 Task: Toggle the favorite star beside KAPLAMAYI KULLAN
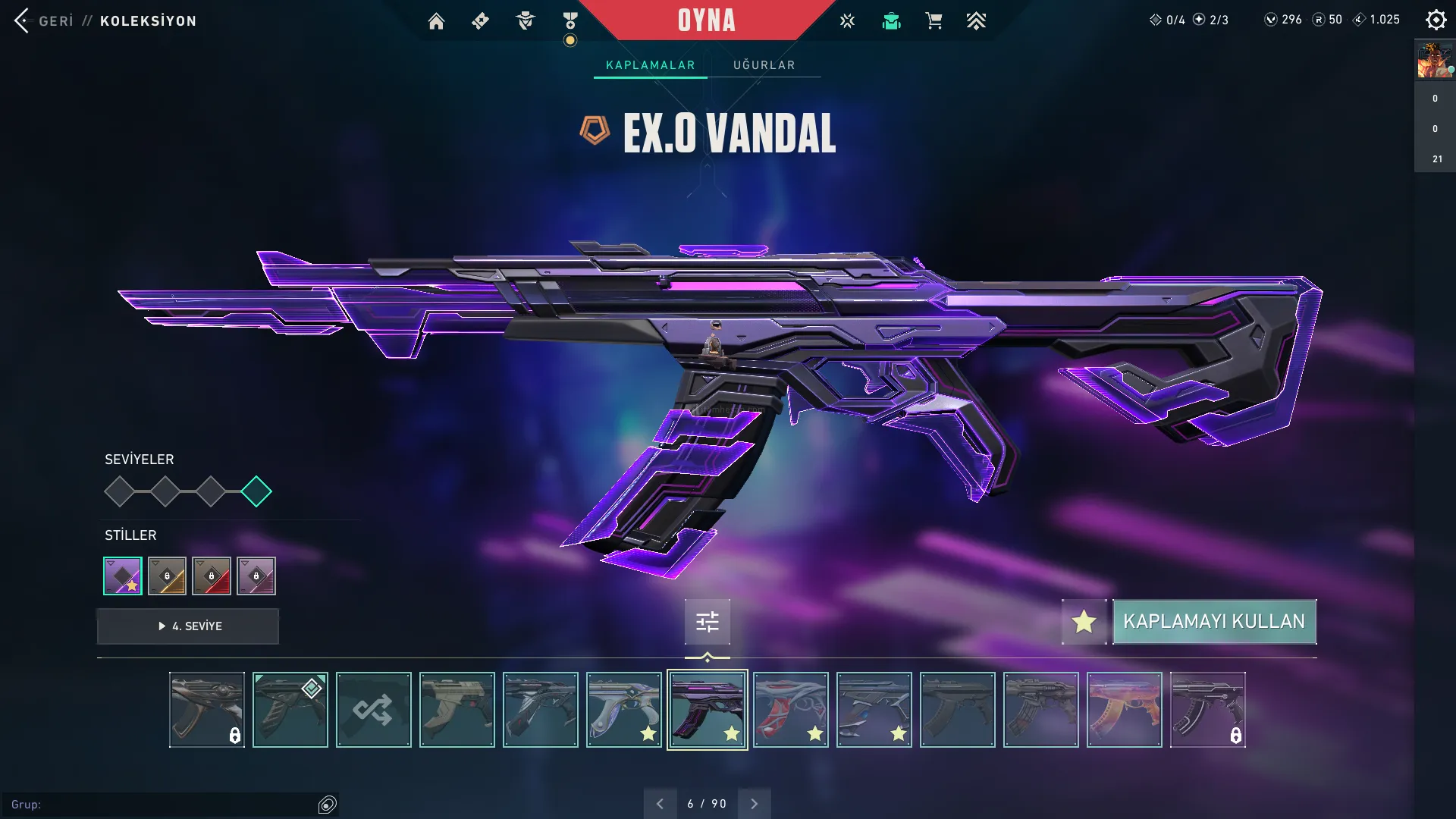tap(1084, 622)
